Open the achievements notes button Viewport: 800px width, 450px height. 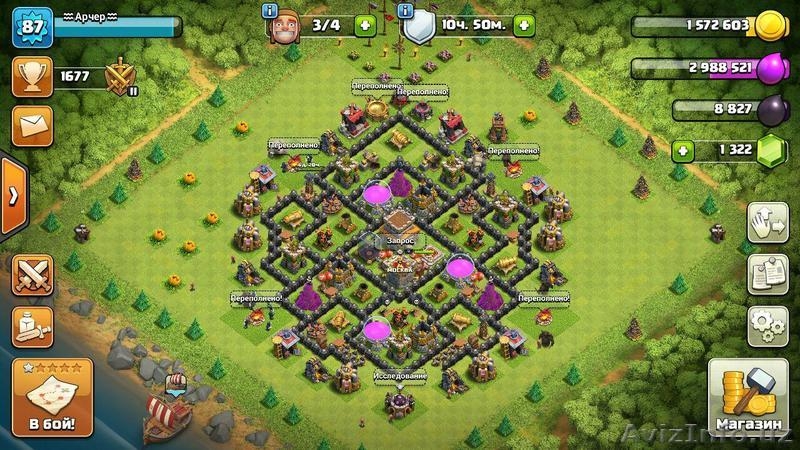[x=767, y=273]
